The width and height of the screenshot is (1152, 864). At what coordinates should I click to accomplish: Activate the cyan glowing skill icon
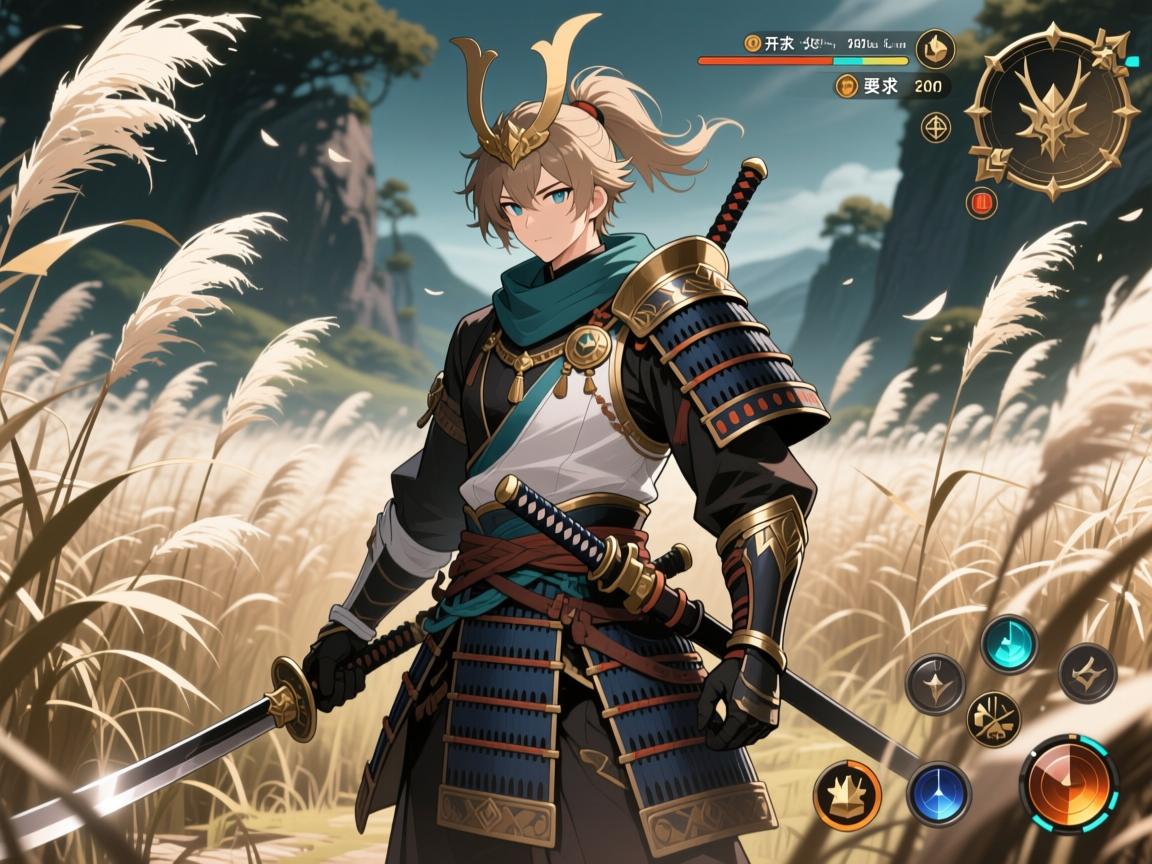(x=1008, y=643)
